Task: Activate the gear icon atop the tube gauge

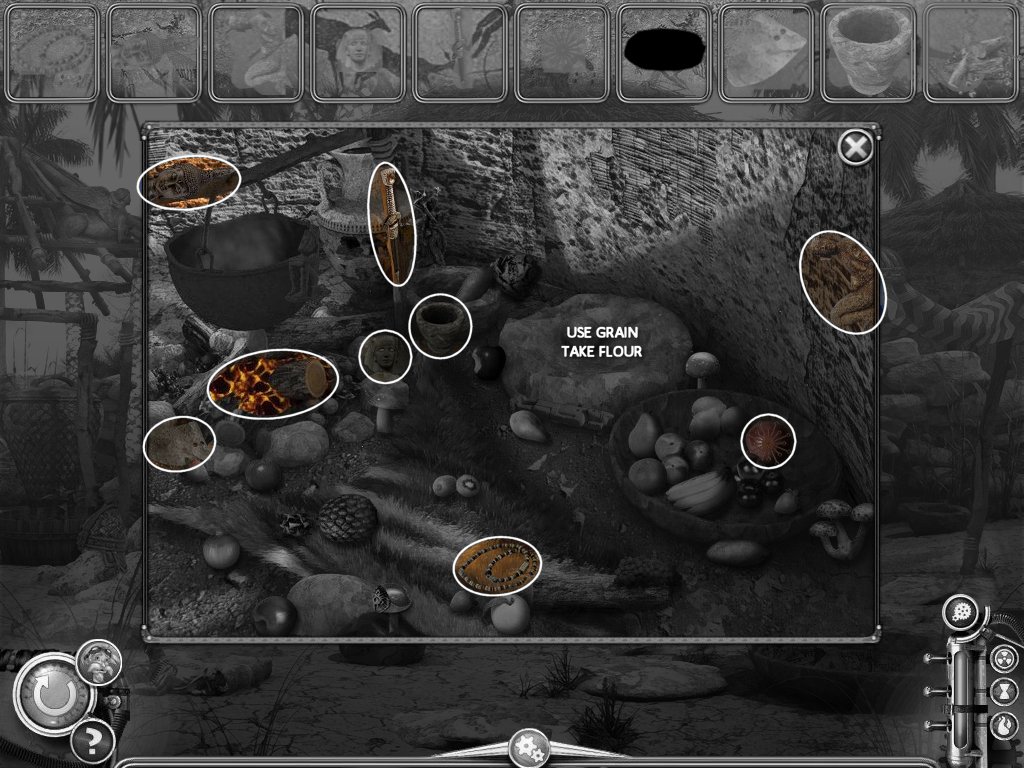Action: (965, 613)
